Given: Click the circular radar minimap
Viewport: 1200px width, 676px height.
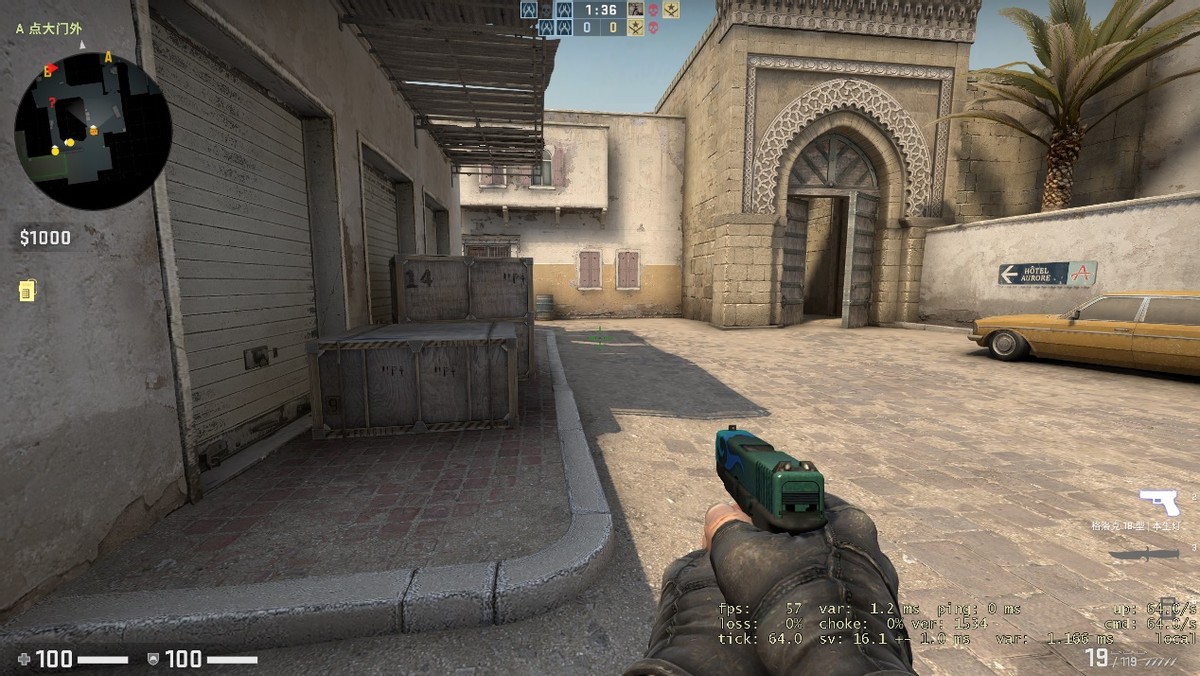Looking at the screenshot, I should click(x=93, y=131).
